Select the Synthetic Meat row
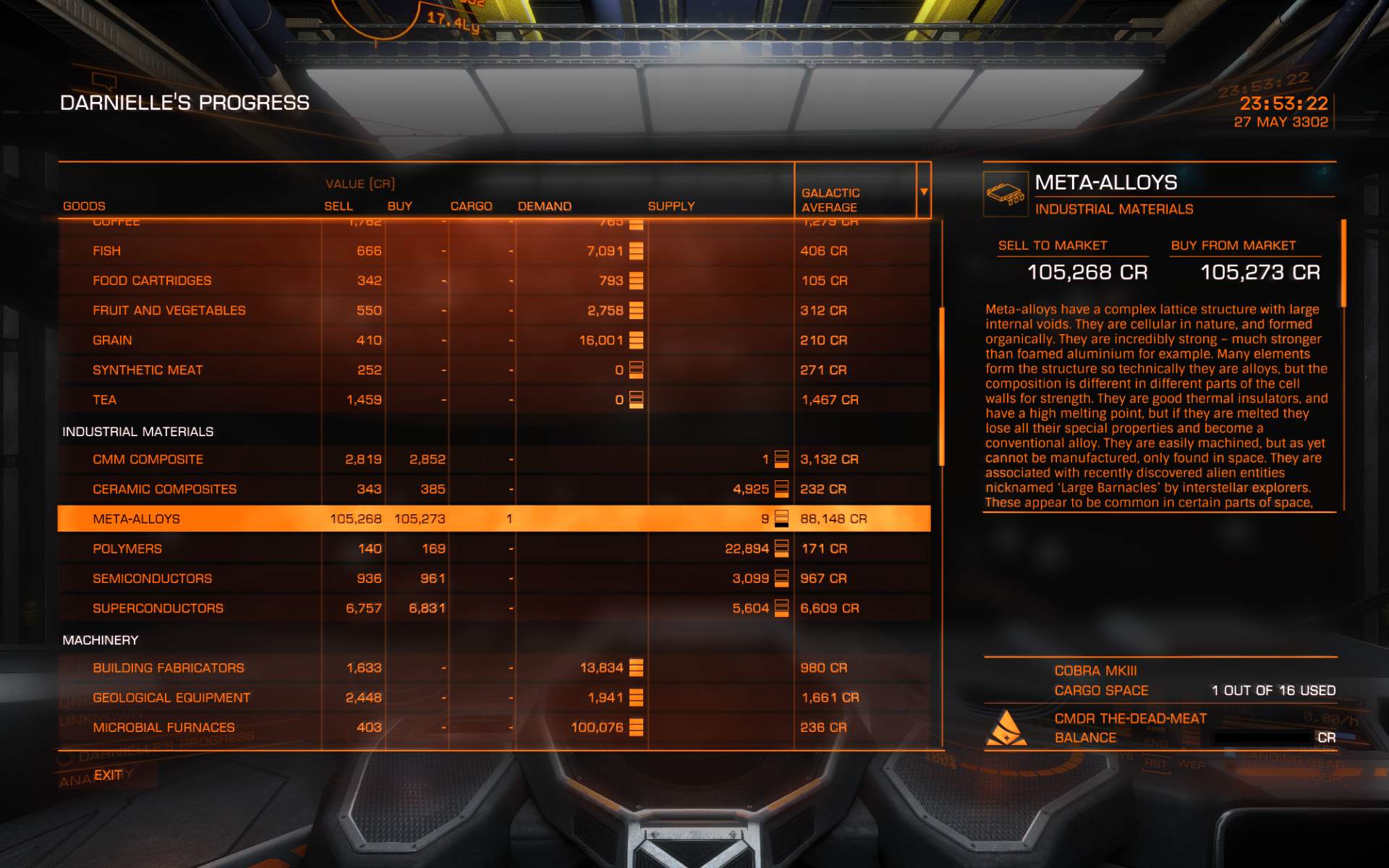This screenshot has height=868, width=1389. pyautogui.click(x=148, y=370)
